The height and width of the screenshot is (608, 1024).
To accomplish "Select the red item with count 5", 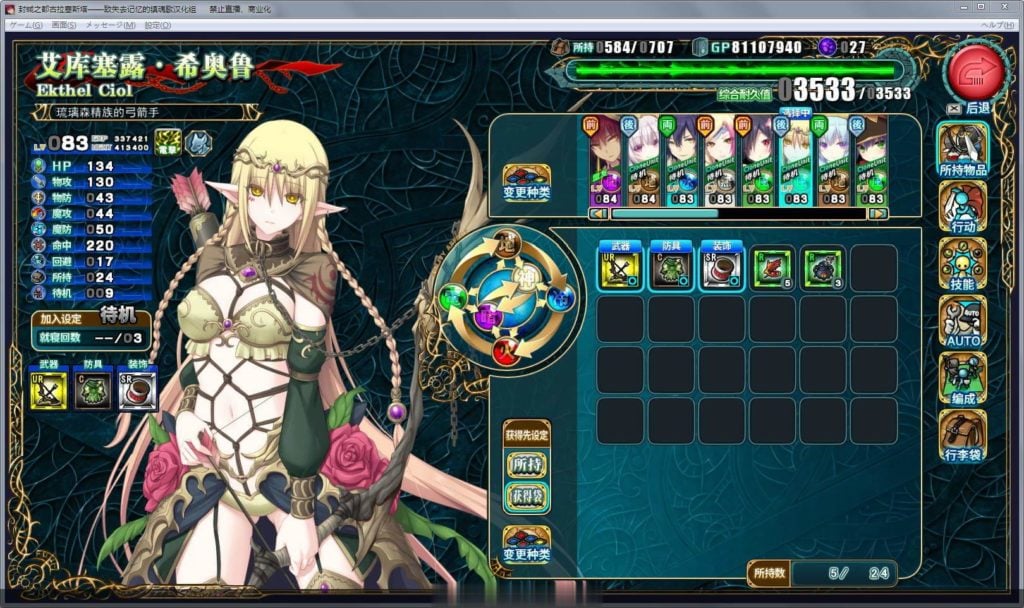I will point(772,268).
